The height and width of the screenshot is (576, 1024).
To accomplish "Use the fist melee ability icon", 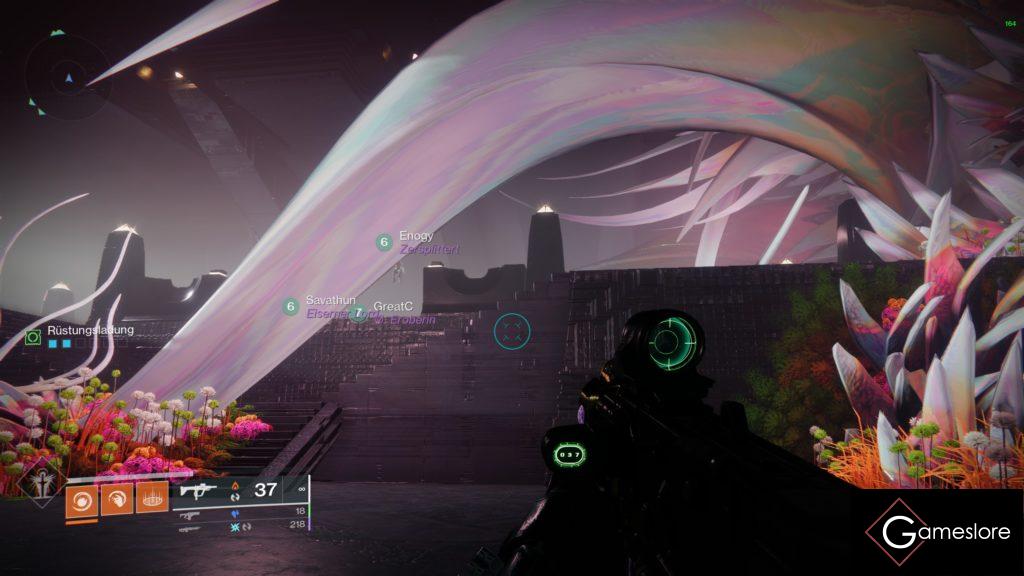I will (117, 498).
